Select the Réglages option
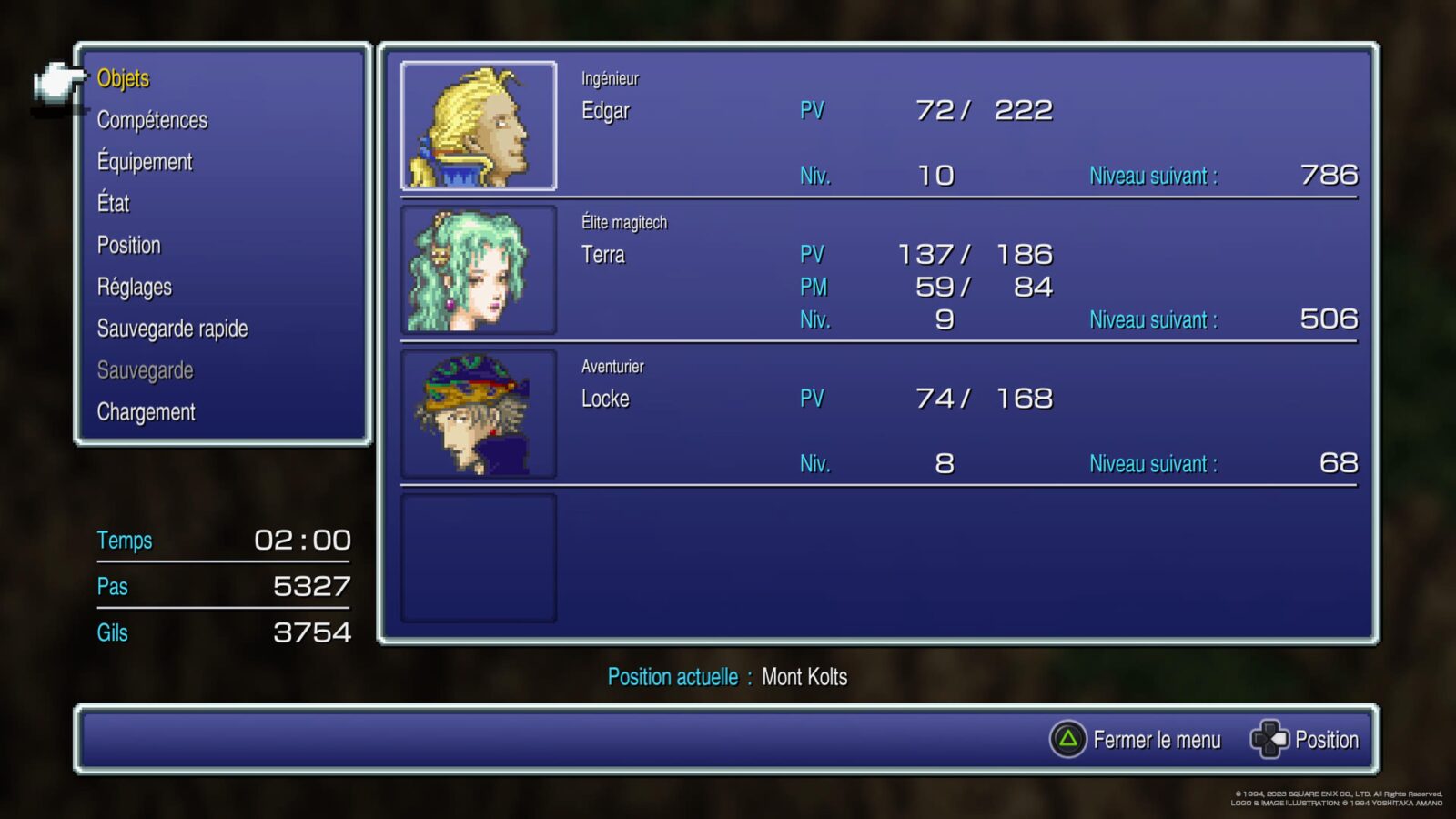1456x819 pixels. coord(134,287)
